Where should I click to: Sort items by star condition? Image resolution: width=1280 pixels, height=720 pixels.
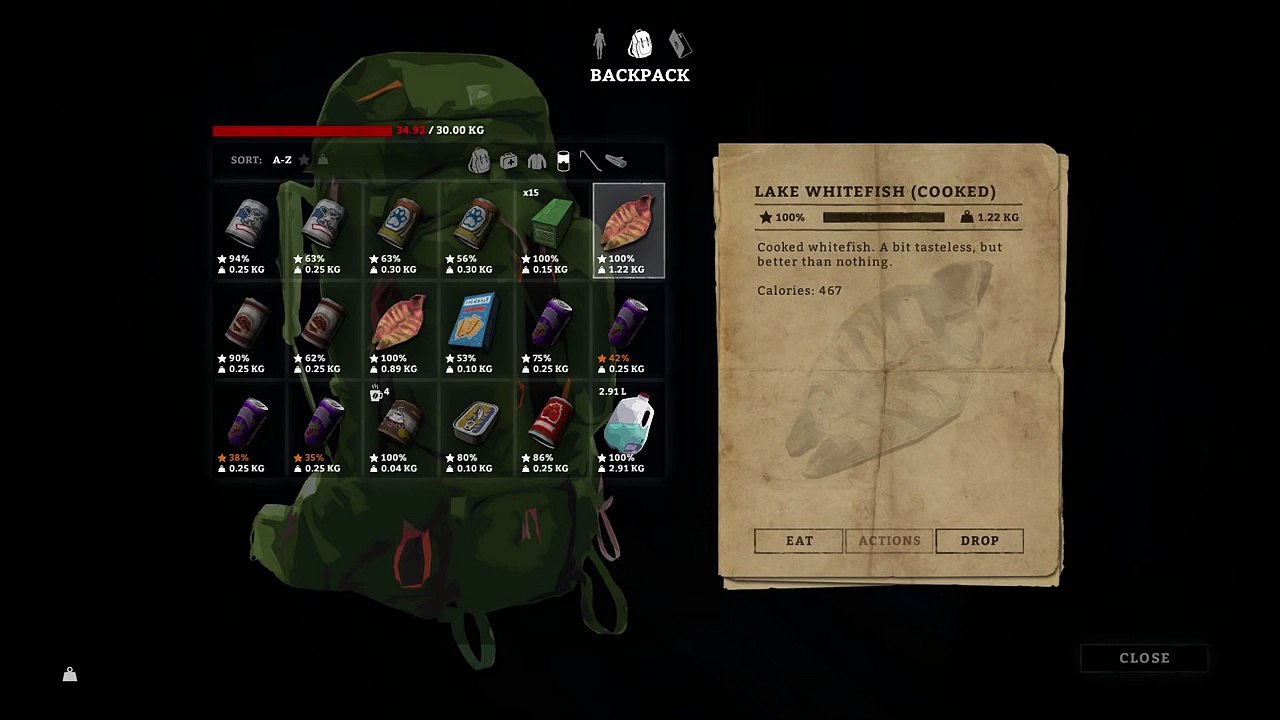tap(304, 160)
